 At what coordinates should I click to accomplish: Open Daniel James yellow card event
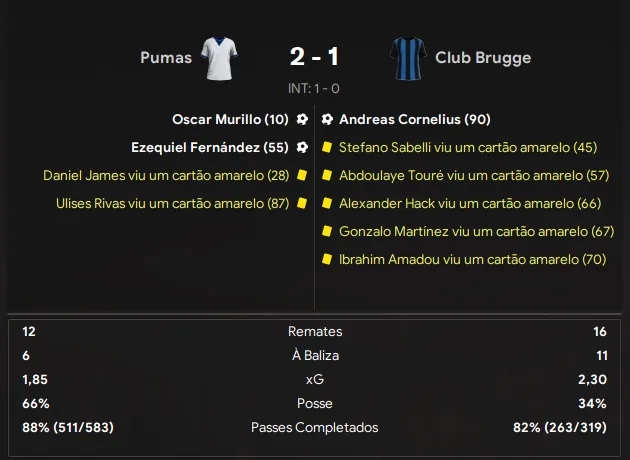[x=166, y=175]
